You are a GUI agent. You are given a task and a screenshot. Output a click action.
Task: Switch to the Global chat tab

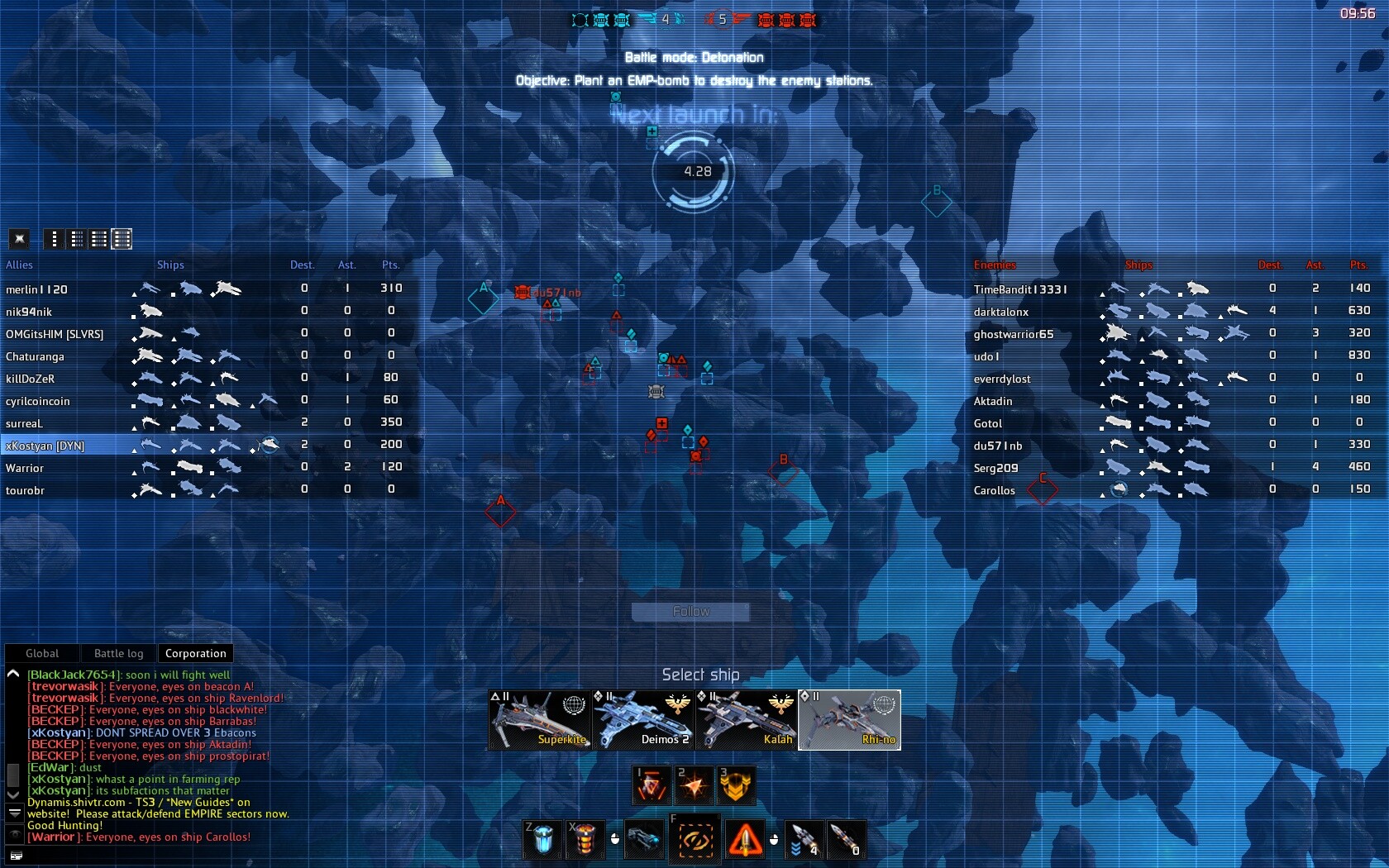(x=41, y=653)
